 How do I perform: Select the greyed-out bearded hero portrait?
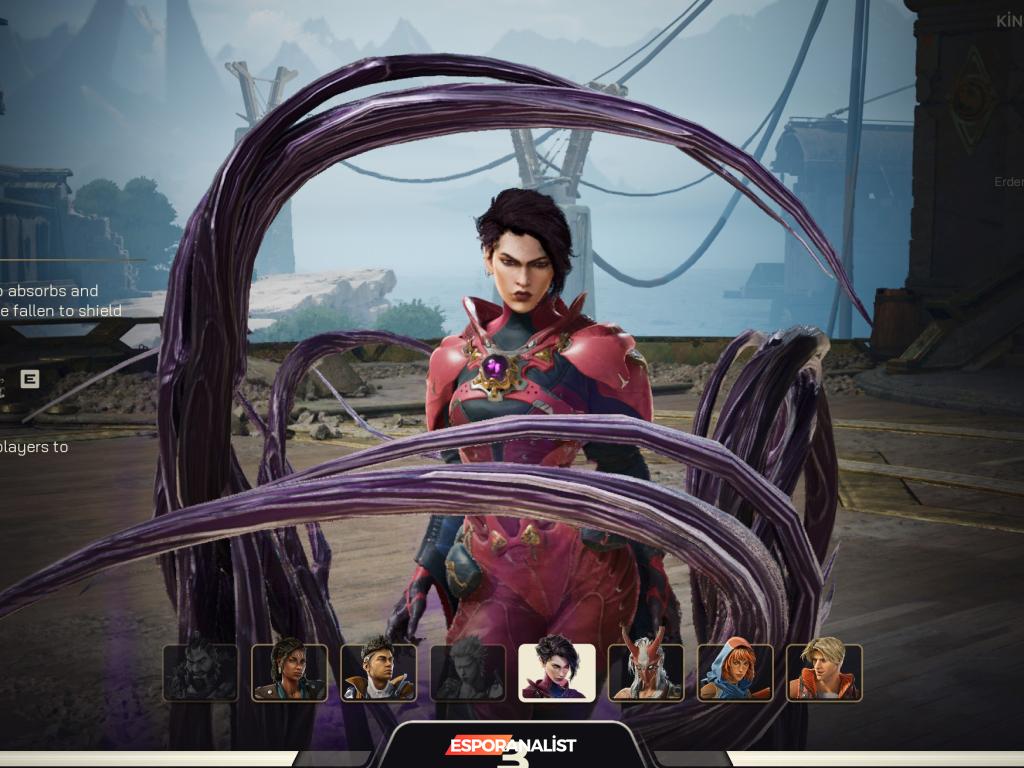click(200, 672)
